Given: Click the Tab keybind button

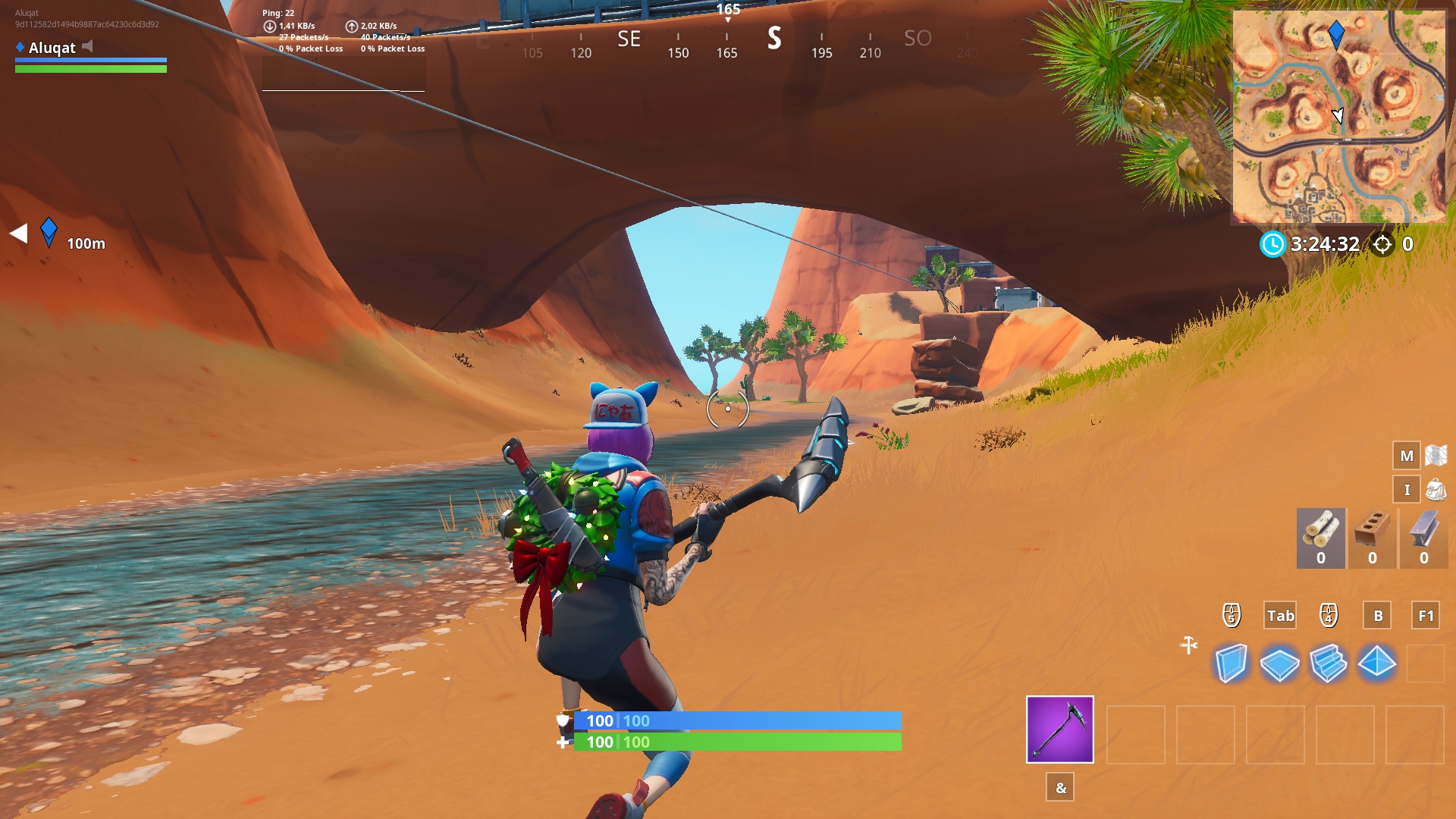Looking at the screenshot, I should [x=1281, y=616].
